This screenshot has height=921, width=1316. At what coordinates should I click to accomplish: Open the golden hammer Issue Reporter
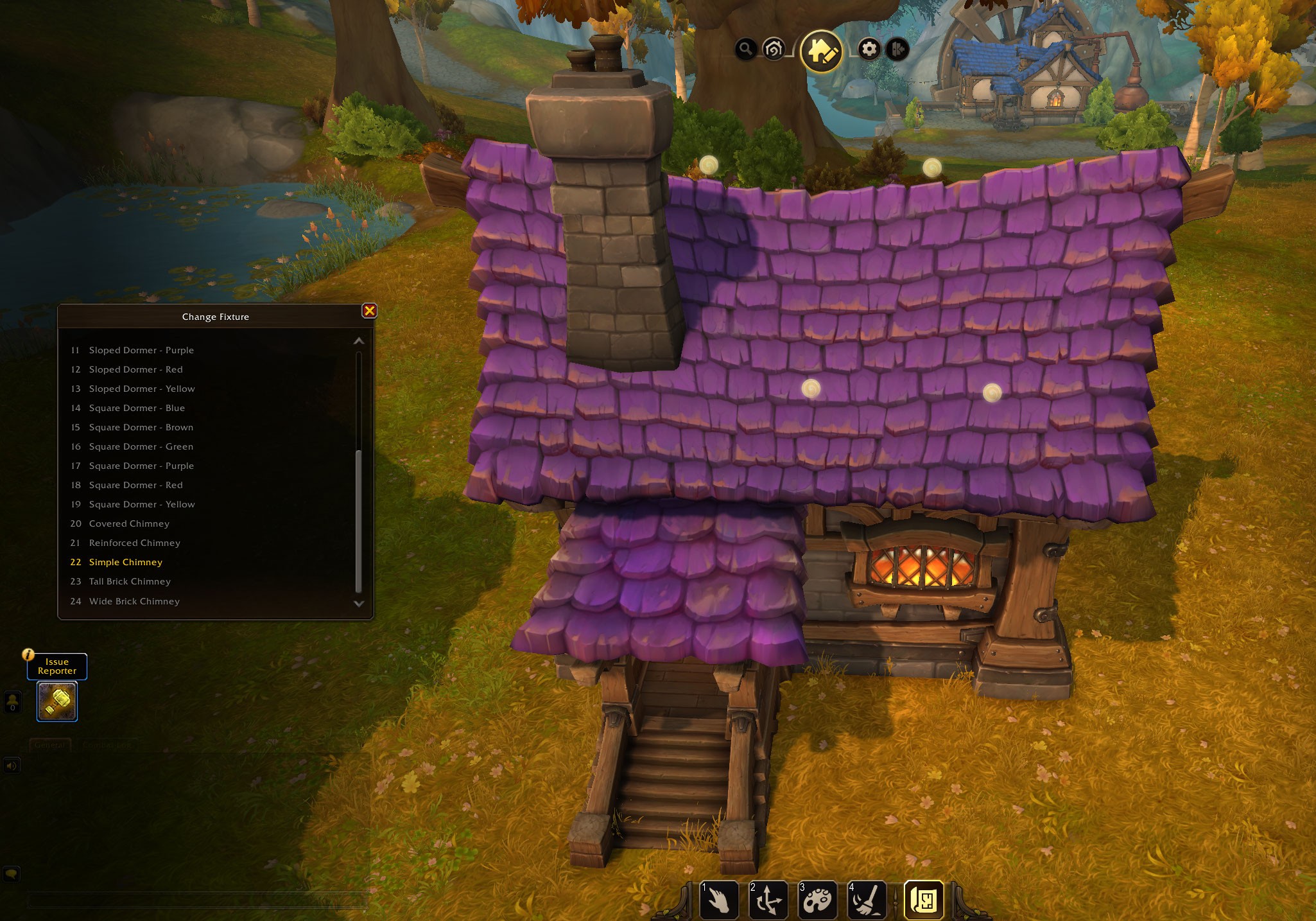57,701
